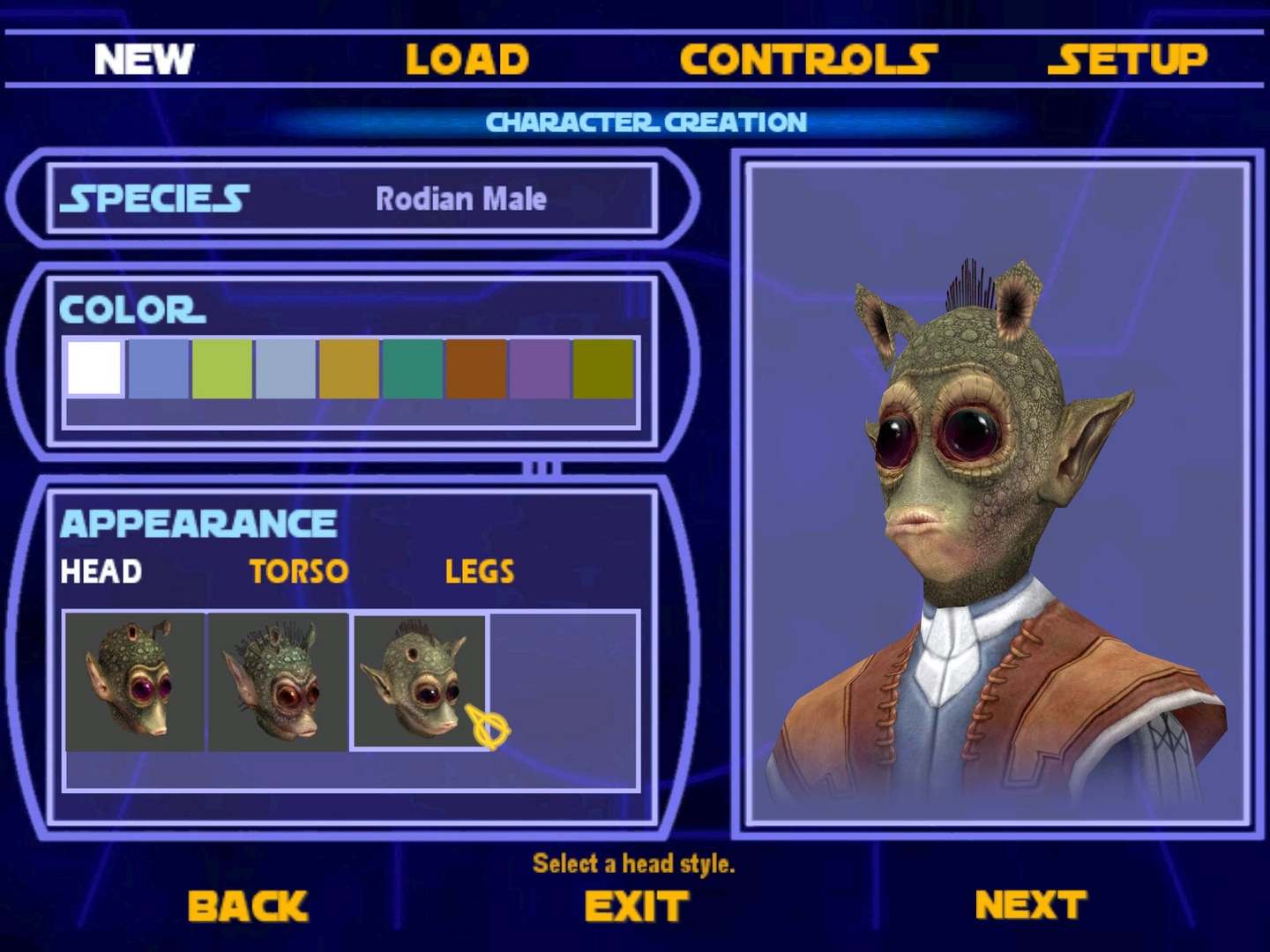1270x952 pixels.
Task: Click BACK to return to species selection
Action: 248,903
